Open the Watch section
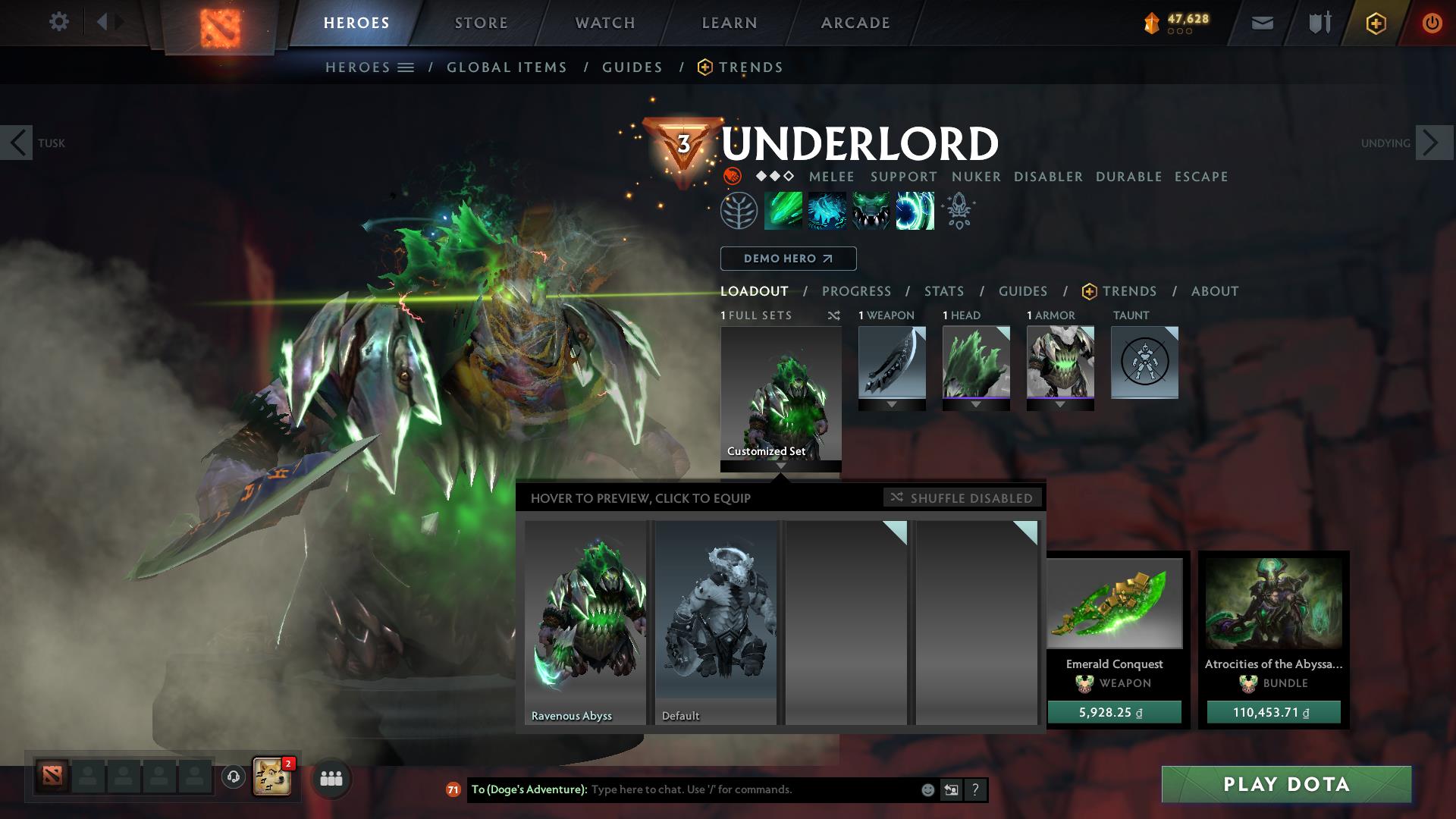This screenshot has height=819, width=1456. pyautogui.click(x=604, y=22)
